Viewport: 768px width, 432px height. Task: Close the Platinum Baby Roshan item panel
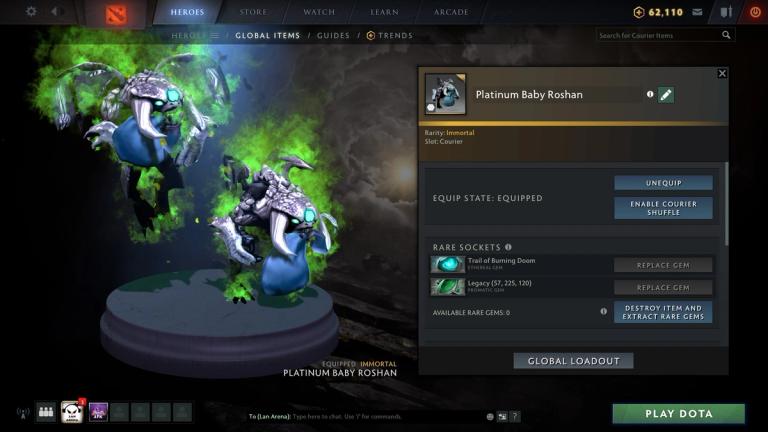click(722, 73)
